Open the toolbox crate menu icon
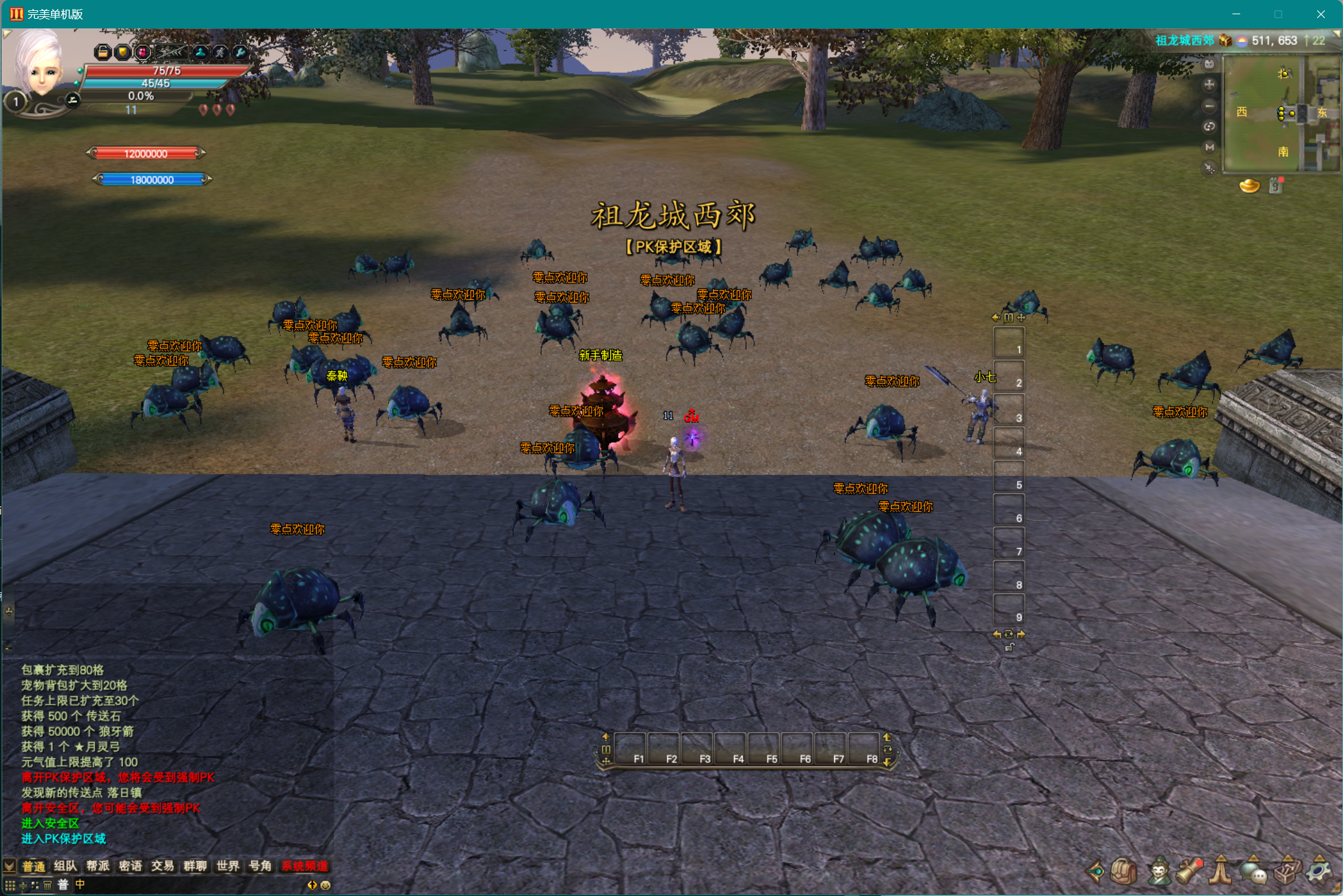This screenshot has width=1343, height=896. (1287, 871)
